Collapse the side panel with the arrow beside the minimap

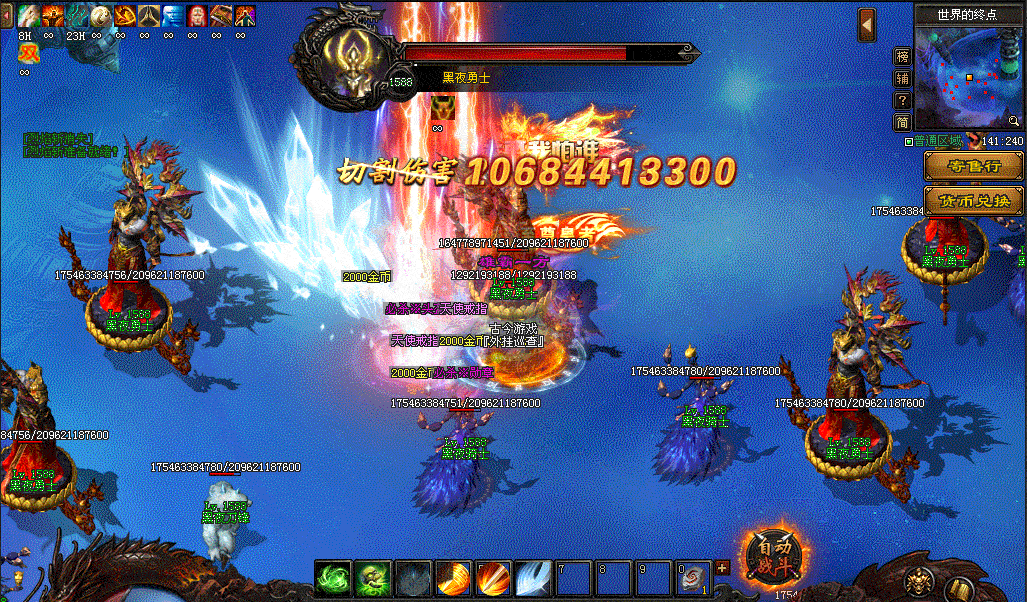867,25
